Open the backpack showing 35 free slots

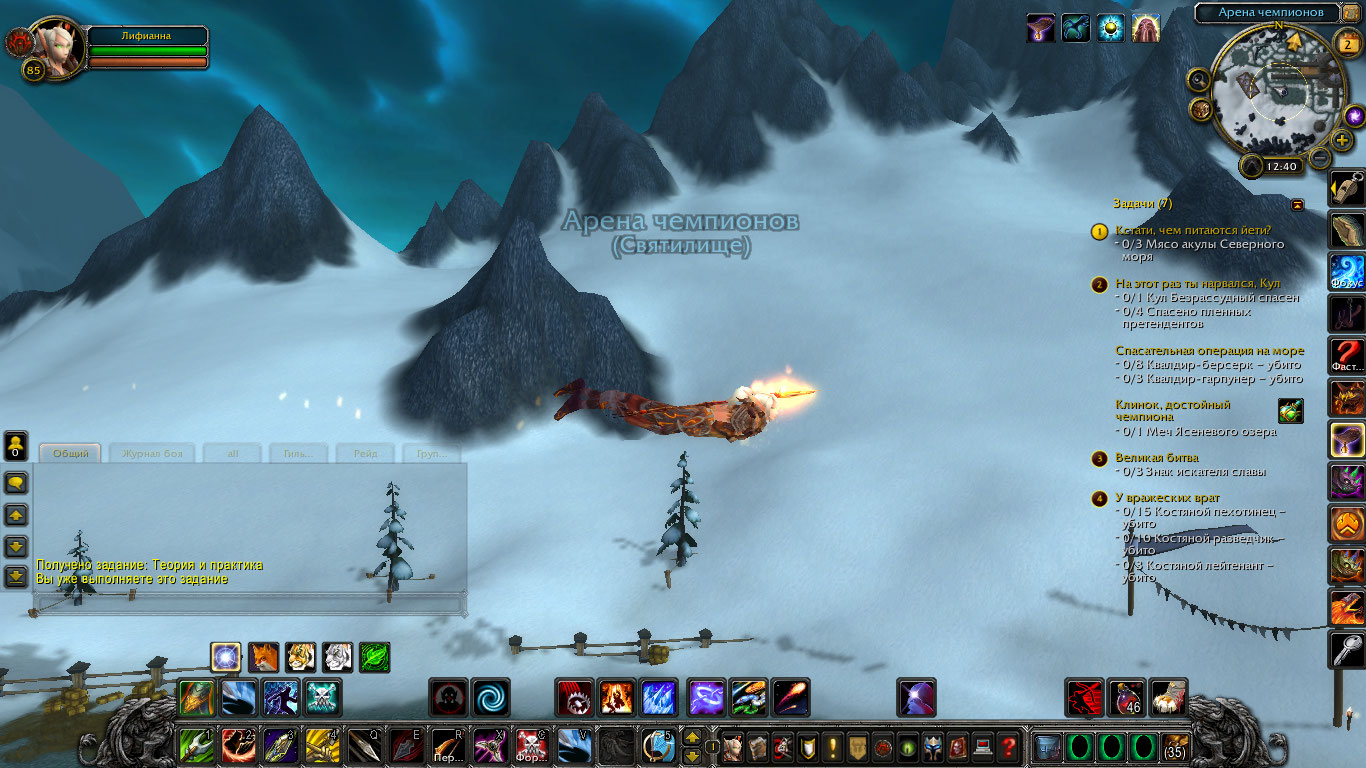(1175, 746)
